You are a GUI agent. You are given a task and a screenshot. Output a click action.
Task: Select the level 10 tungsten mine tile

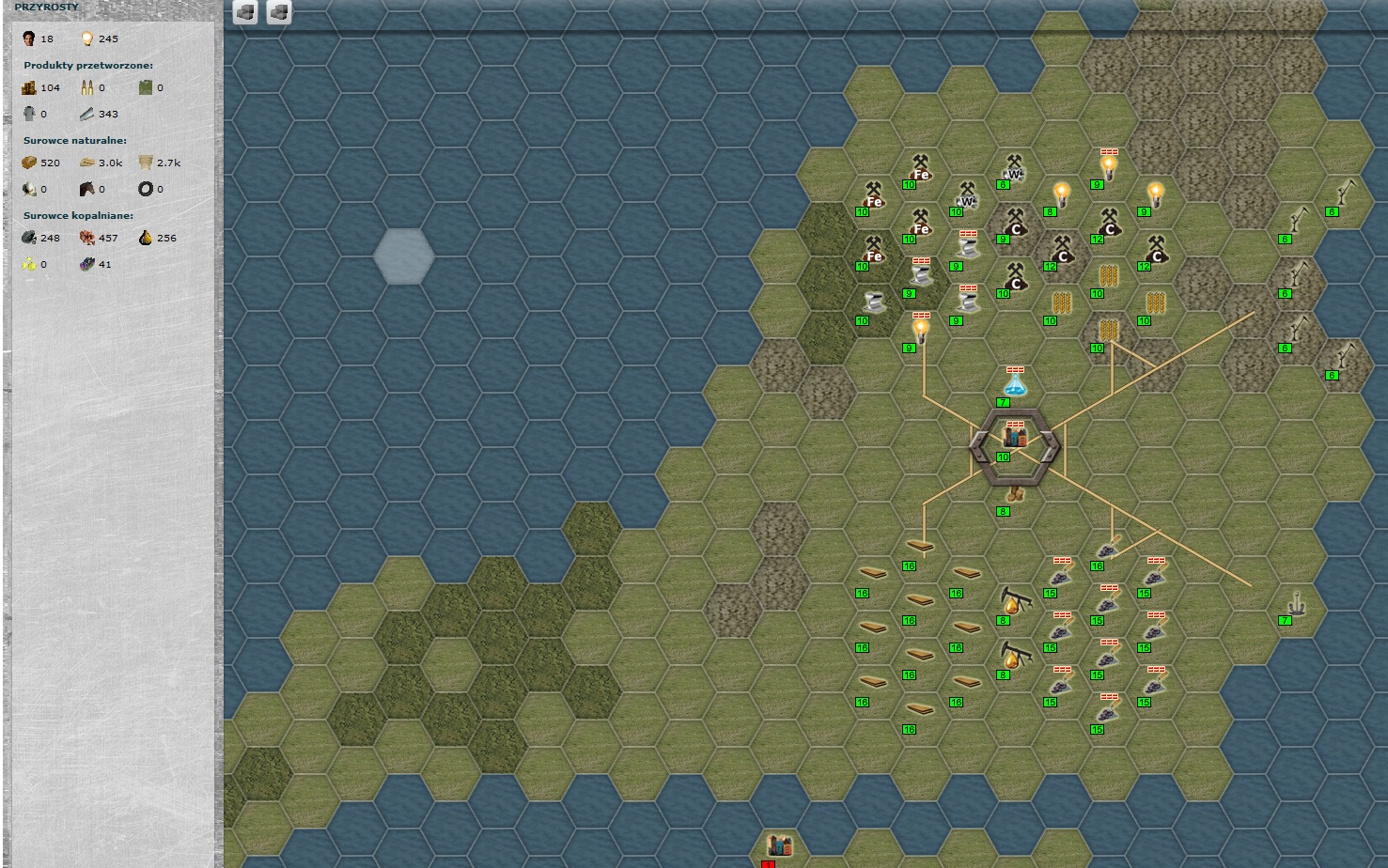click(967, 195)
